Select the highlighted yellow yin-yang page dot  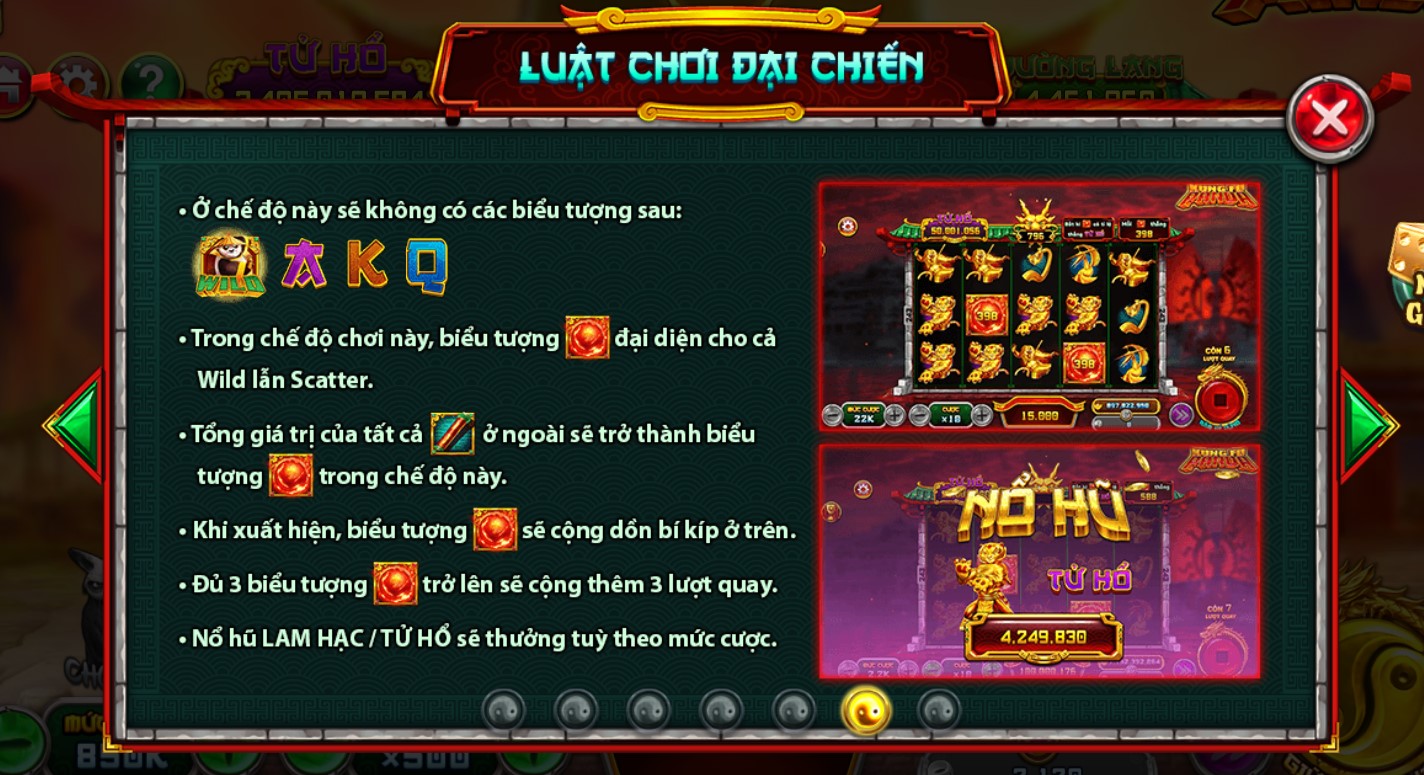click(x=865, y=709)
